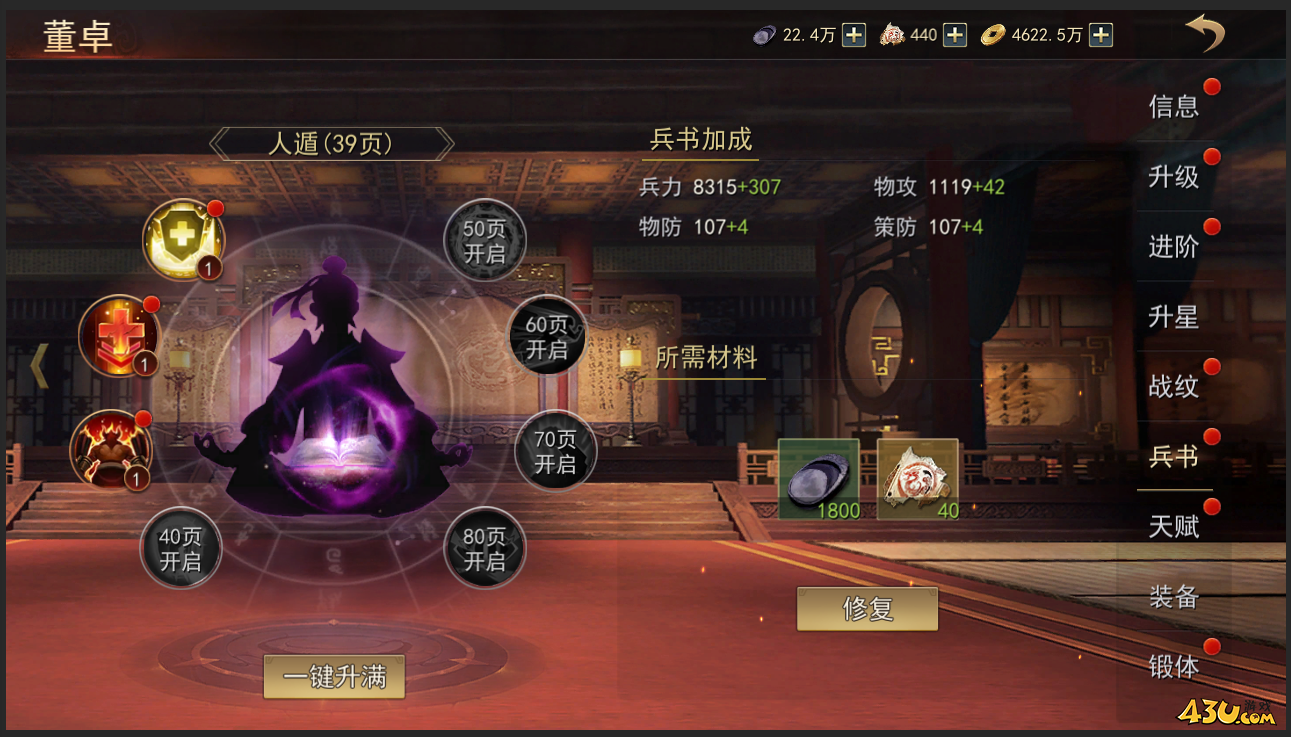
Task: Collapse the panel using the left edge chevron
Action: point(38,366)
